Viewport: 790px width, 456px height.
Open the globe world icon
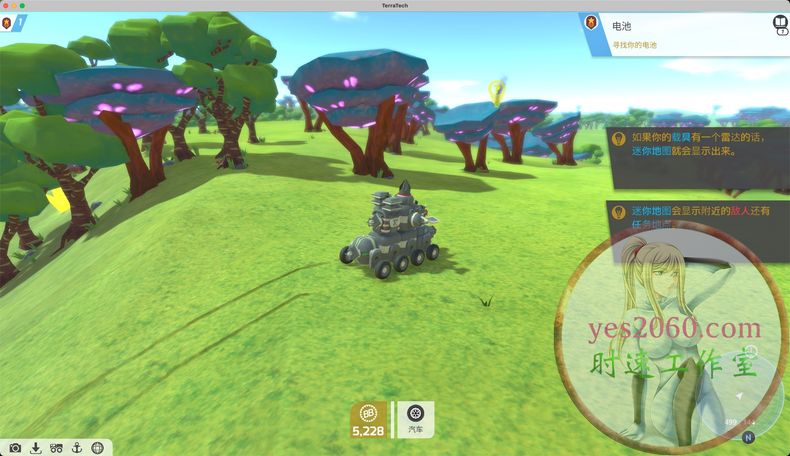click(97, 448)
